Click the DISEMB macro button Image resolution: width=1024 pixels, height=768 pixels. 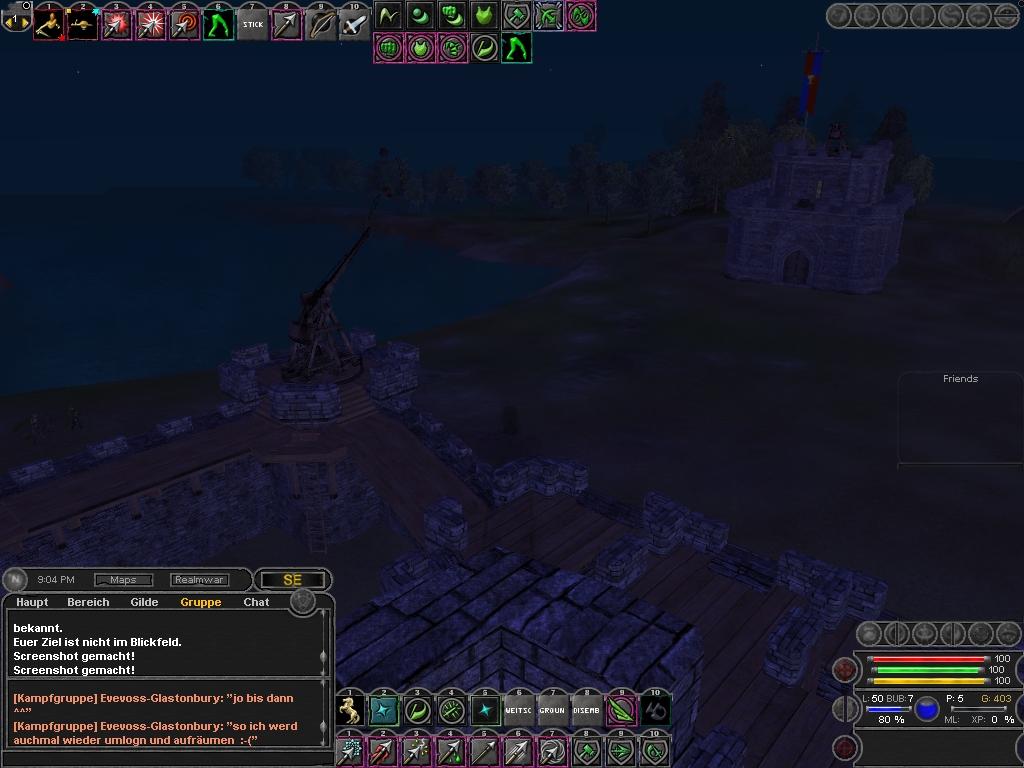587,710
